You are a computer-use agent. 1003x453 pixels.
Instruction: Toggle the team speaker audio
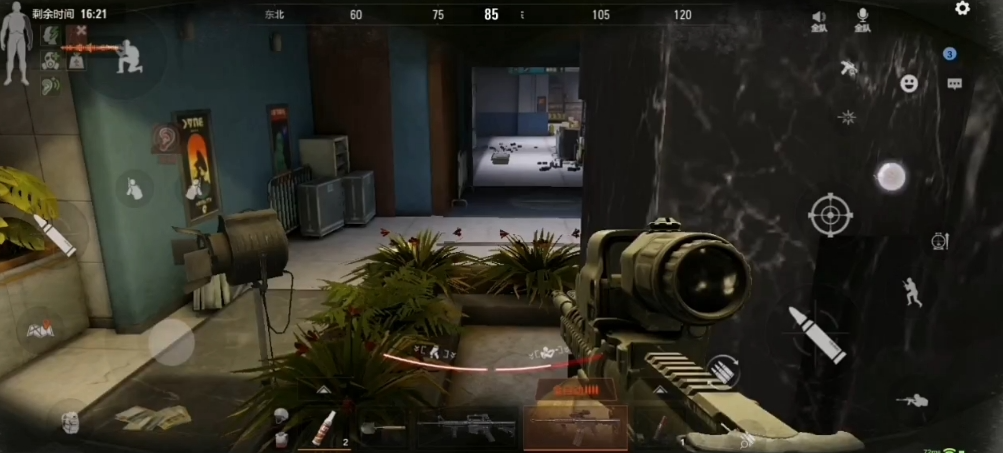pos(819,20)
